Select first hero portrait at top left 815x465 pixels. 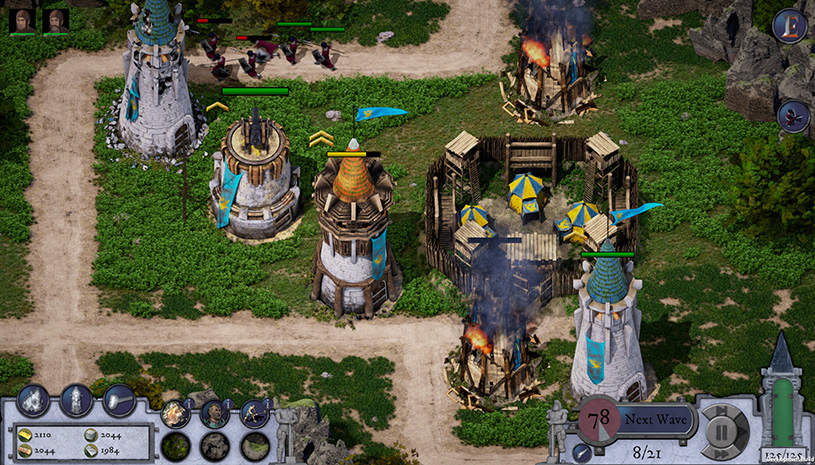(x=22, y=20)
